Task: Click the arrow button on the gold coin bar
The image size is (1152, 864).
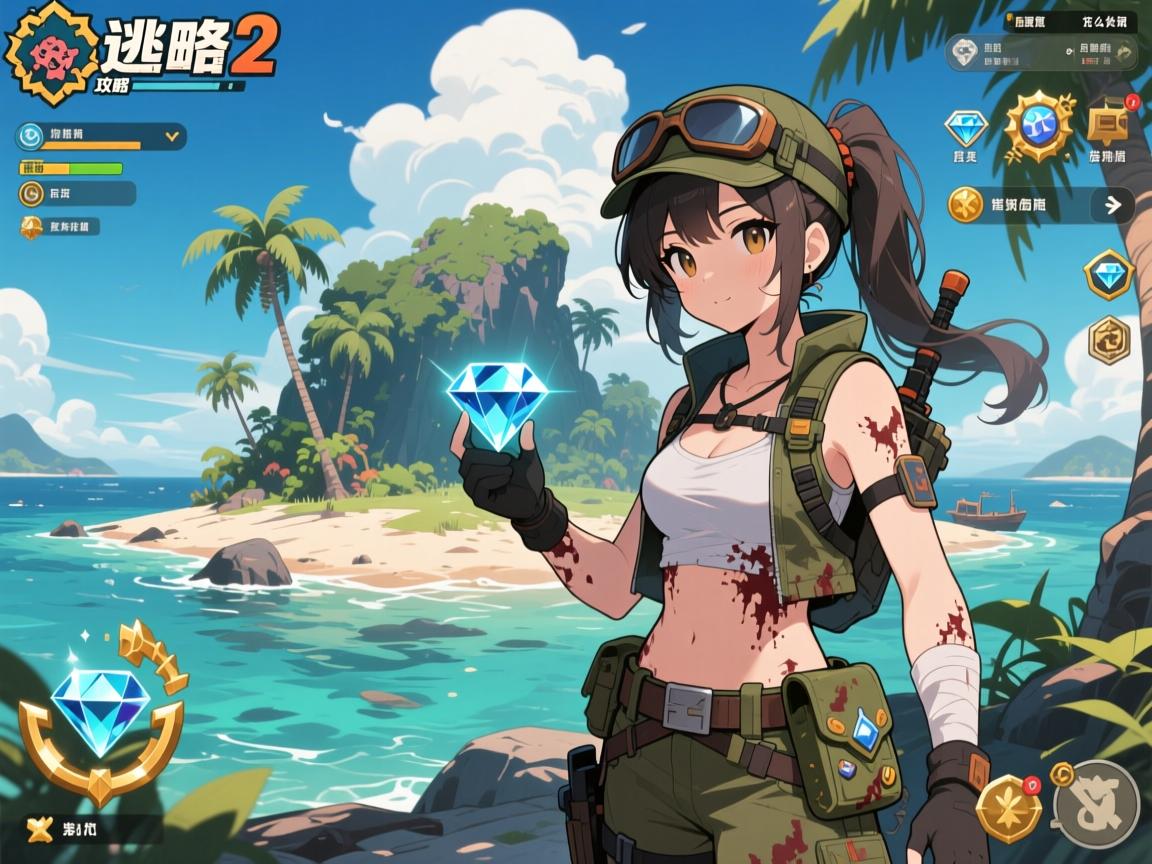Action: [1112, 205]
